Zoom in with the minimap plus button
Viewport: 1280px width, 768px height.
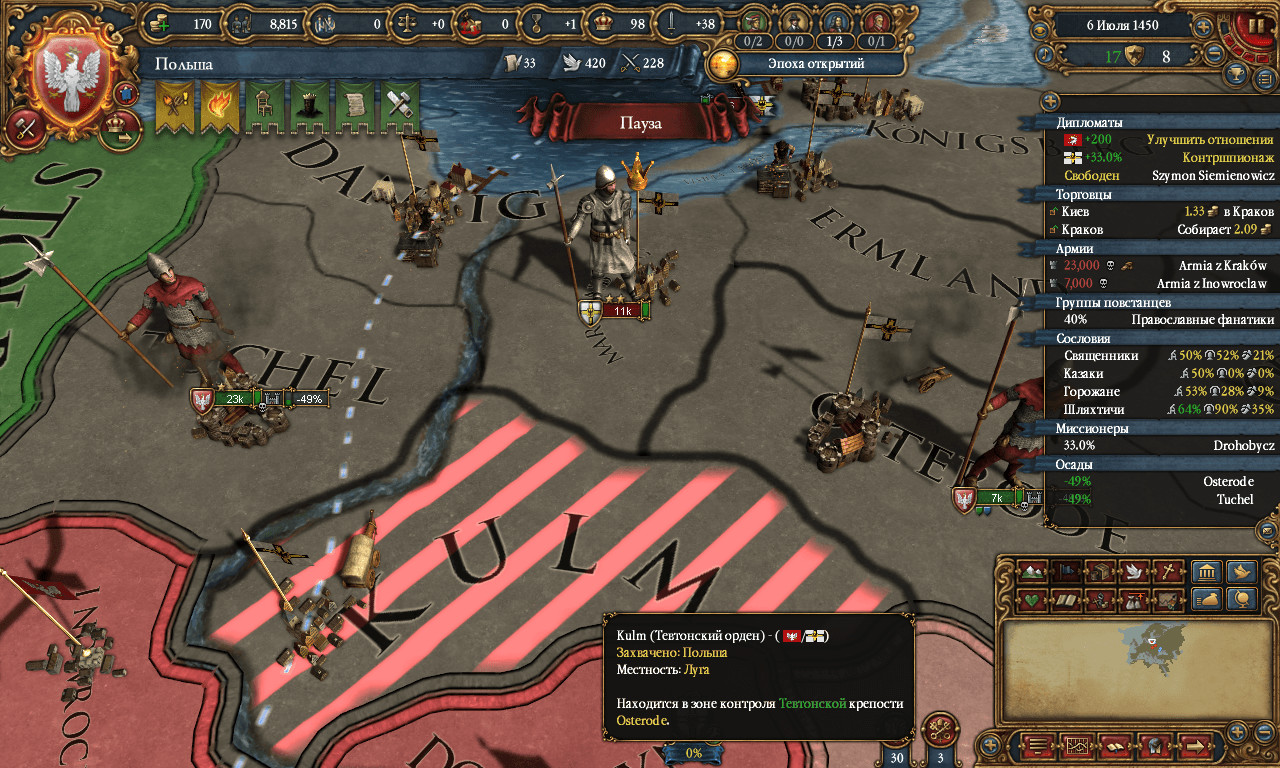[1237, 731]
